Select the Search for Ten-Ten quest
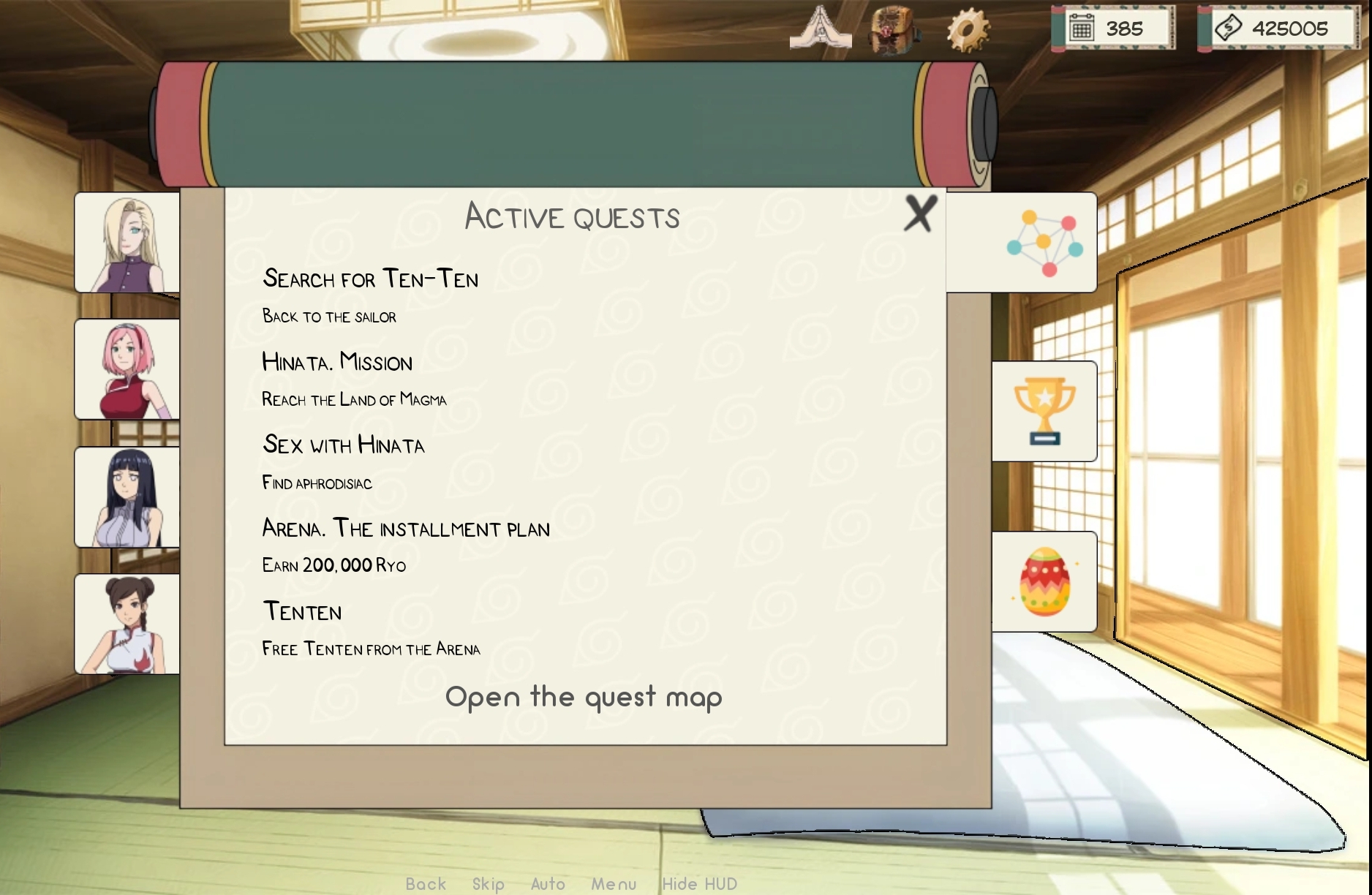The height and width of the screenshot is (895, 1372). (371, 279)
